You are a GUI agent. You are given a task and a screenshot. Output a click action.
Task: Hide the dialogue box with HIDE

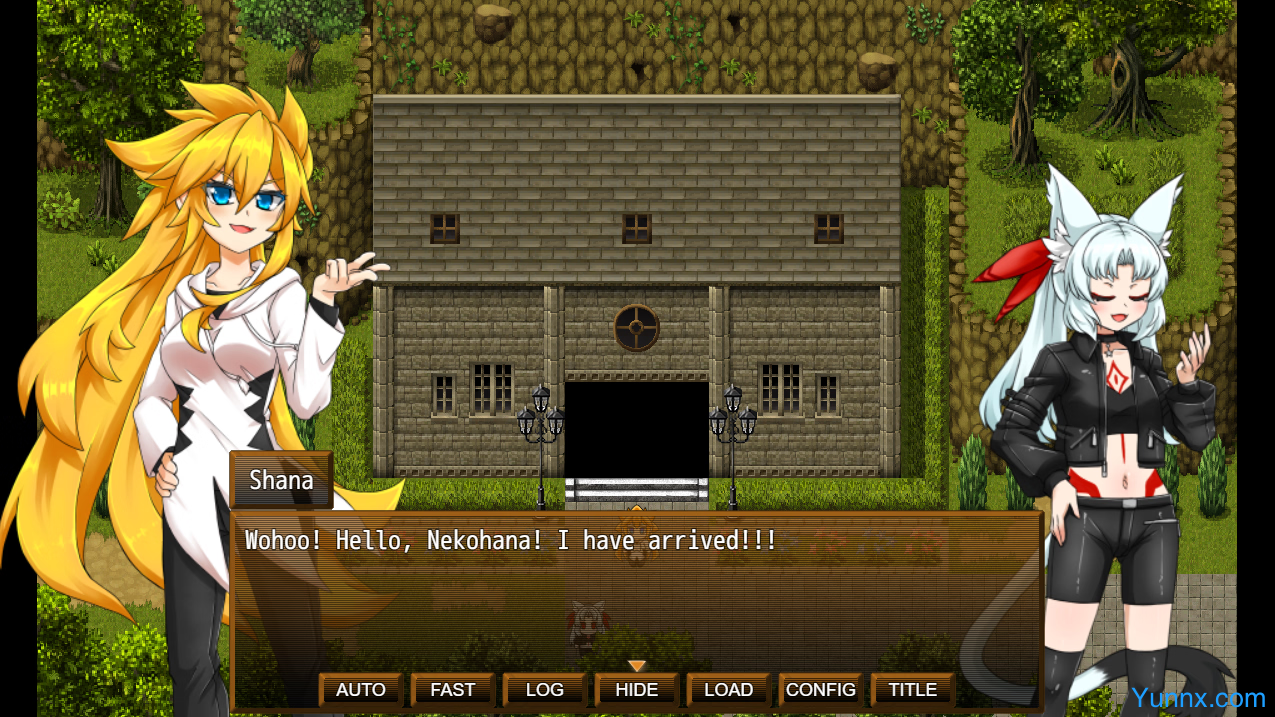[637, 690]
